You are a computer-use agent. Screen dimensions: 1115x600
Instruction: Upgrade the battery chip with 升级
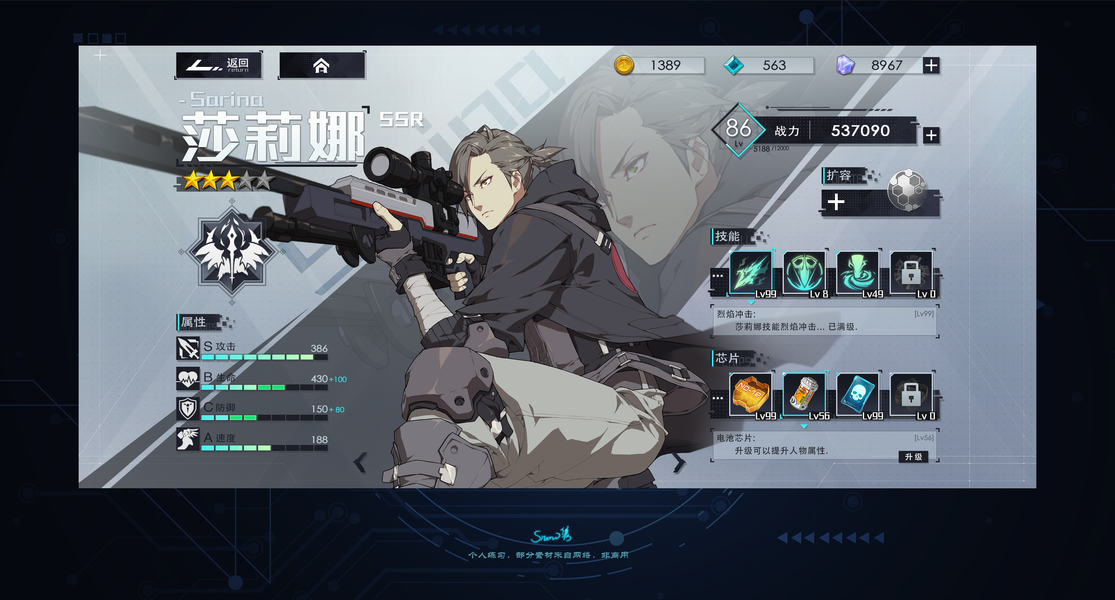(913, 456)
